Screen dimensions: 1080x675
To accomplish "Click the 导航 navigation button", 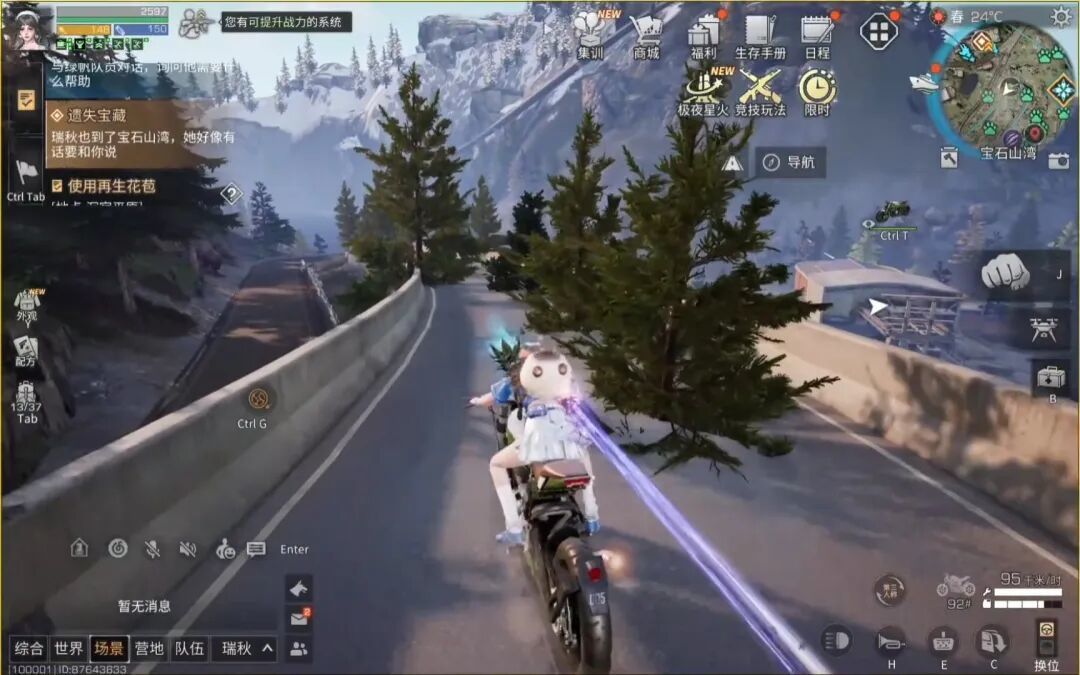I will 789,162.
